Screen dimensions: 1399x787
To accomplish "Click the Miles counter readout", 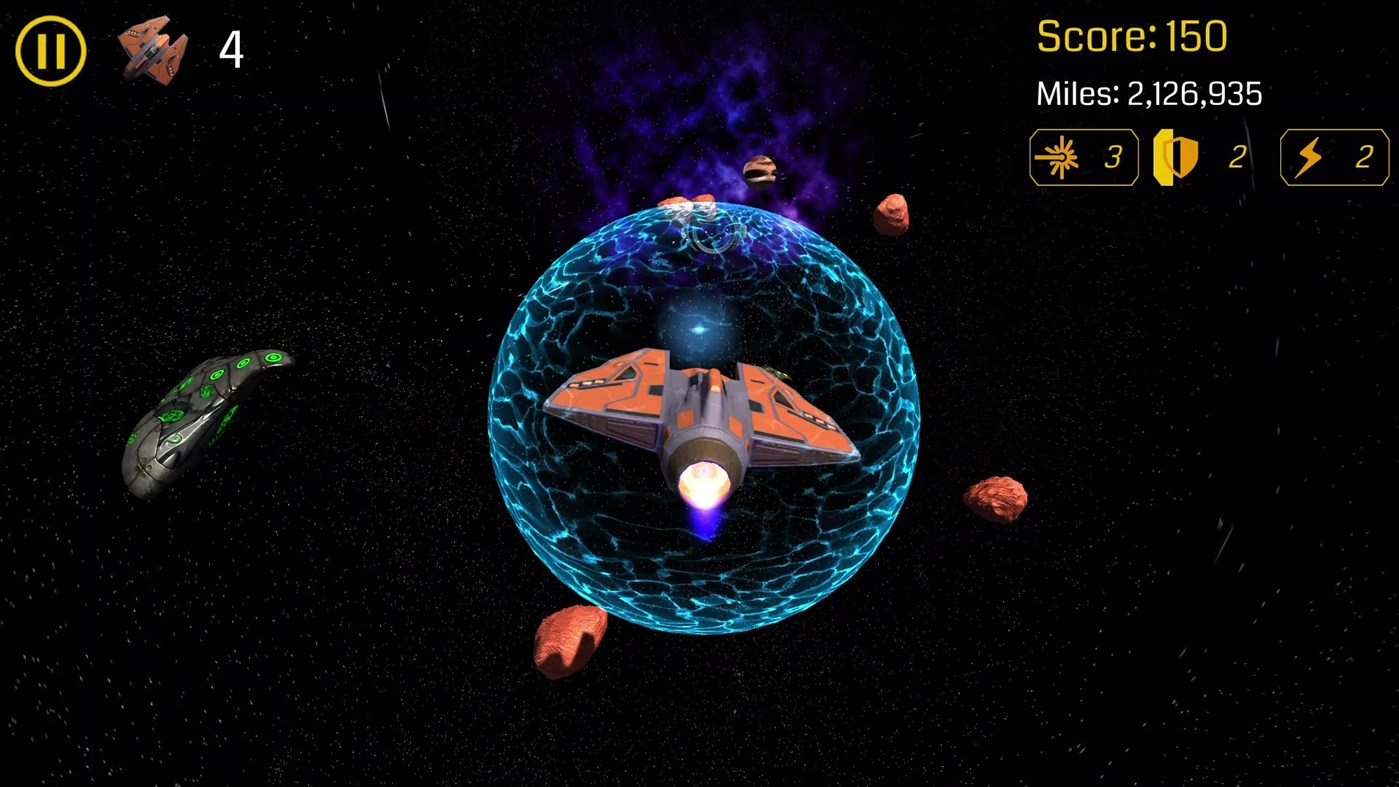I will [1146, 93].
